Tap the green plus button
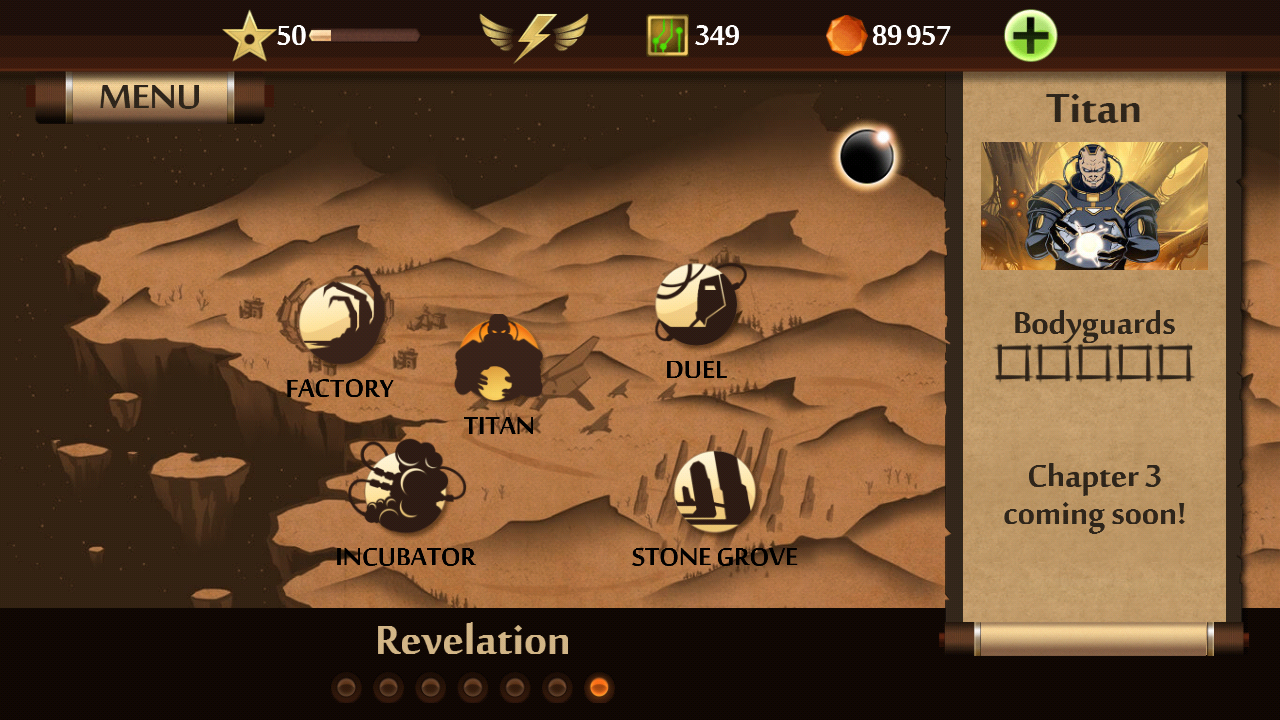 [1030, 36]
